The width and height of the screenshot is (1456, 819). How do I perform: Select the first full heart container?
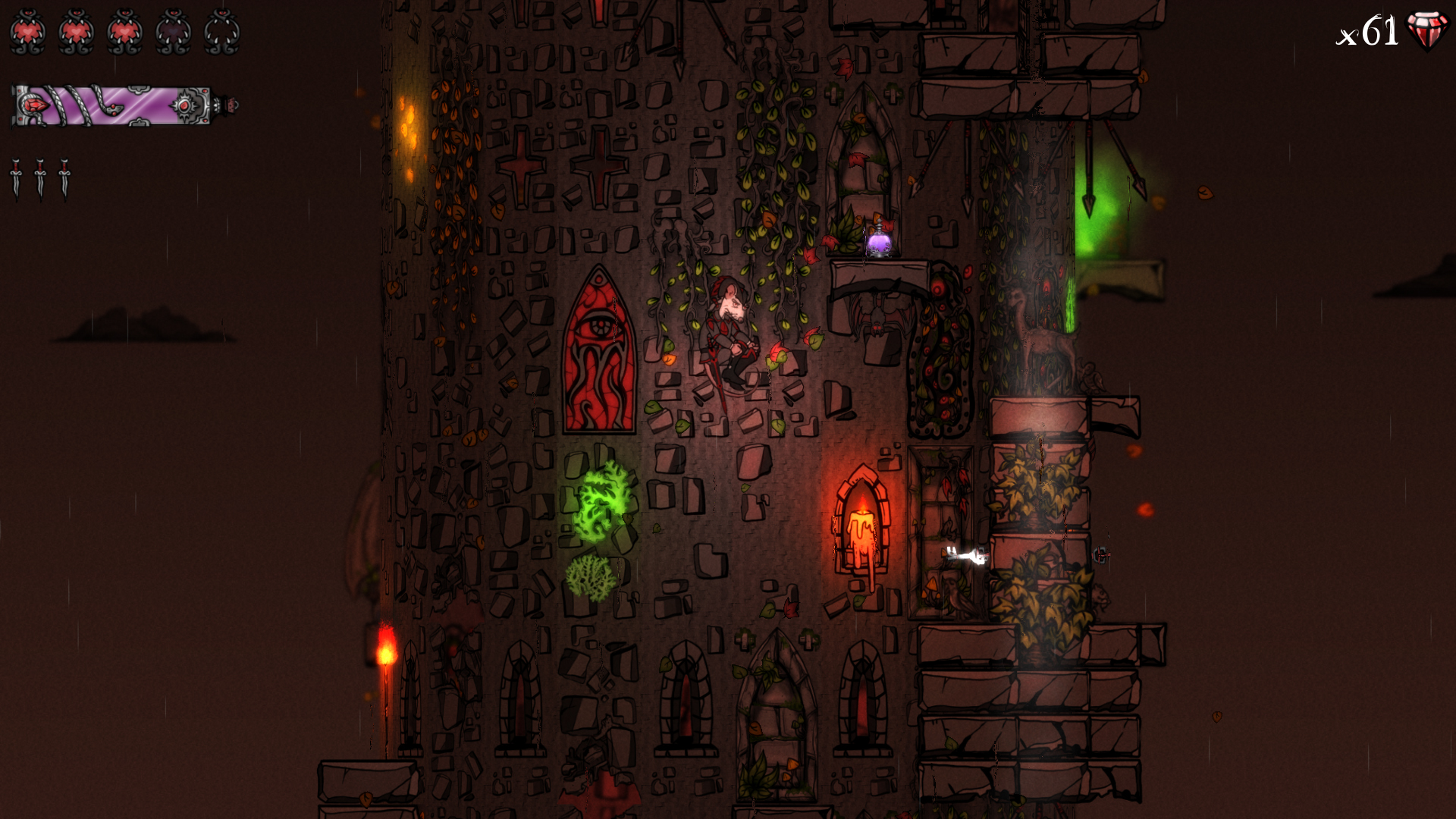pos(30,30)
